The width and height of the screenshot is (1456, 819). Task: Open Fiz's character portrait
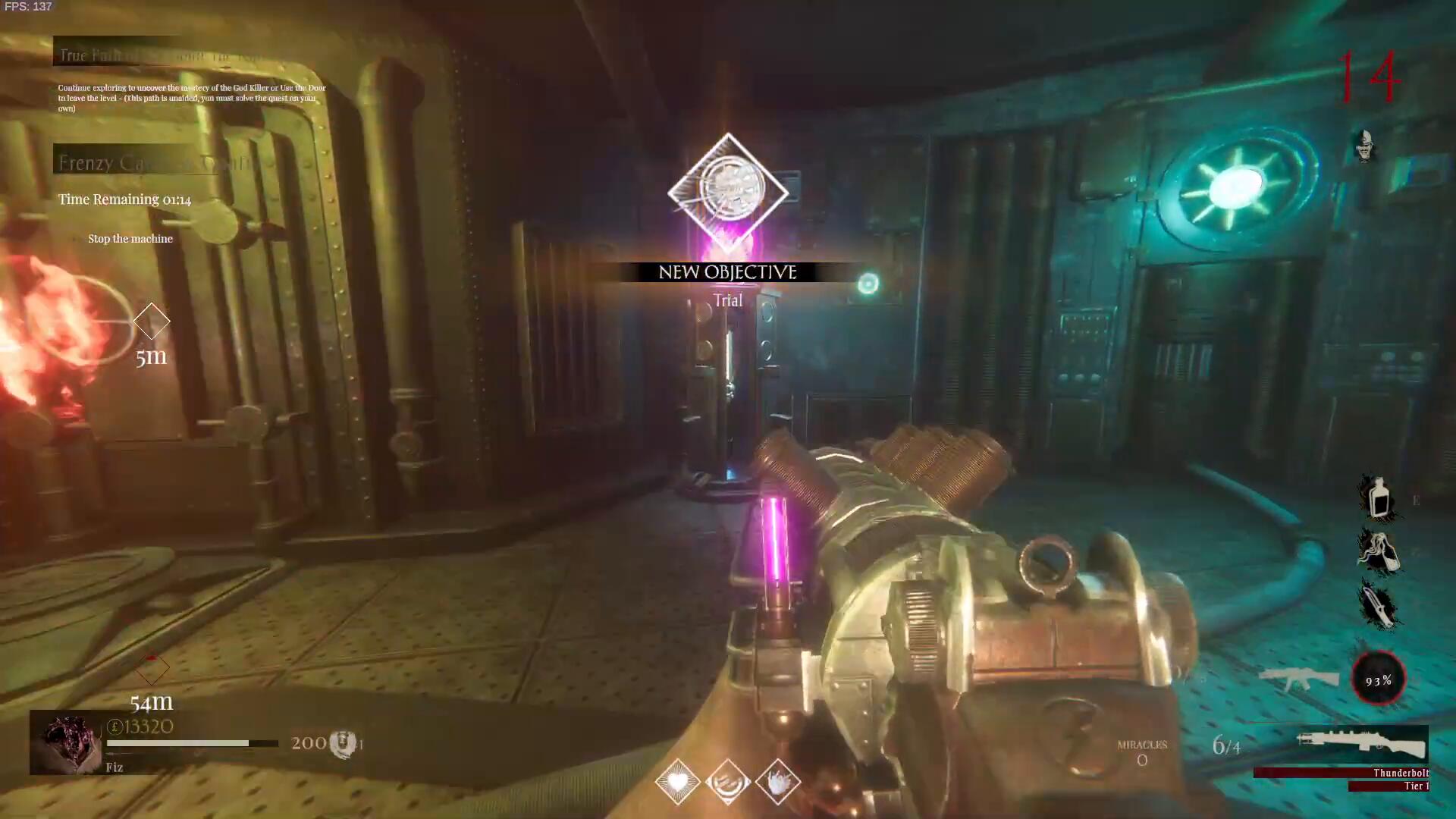point(67,743)
